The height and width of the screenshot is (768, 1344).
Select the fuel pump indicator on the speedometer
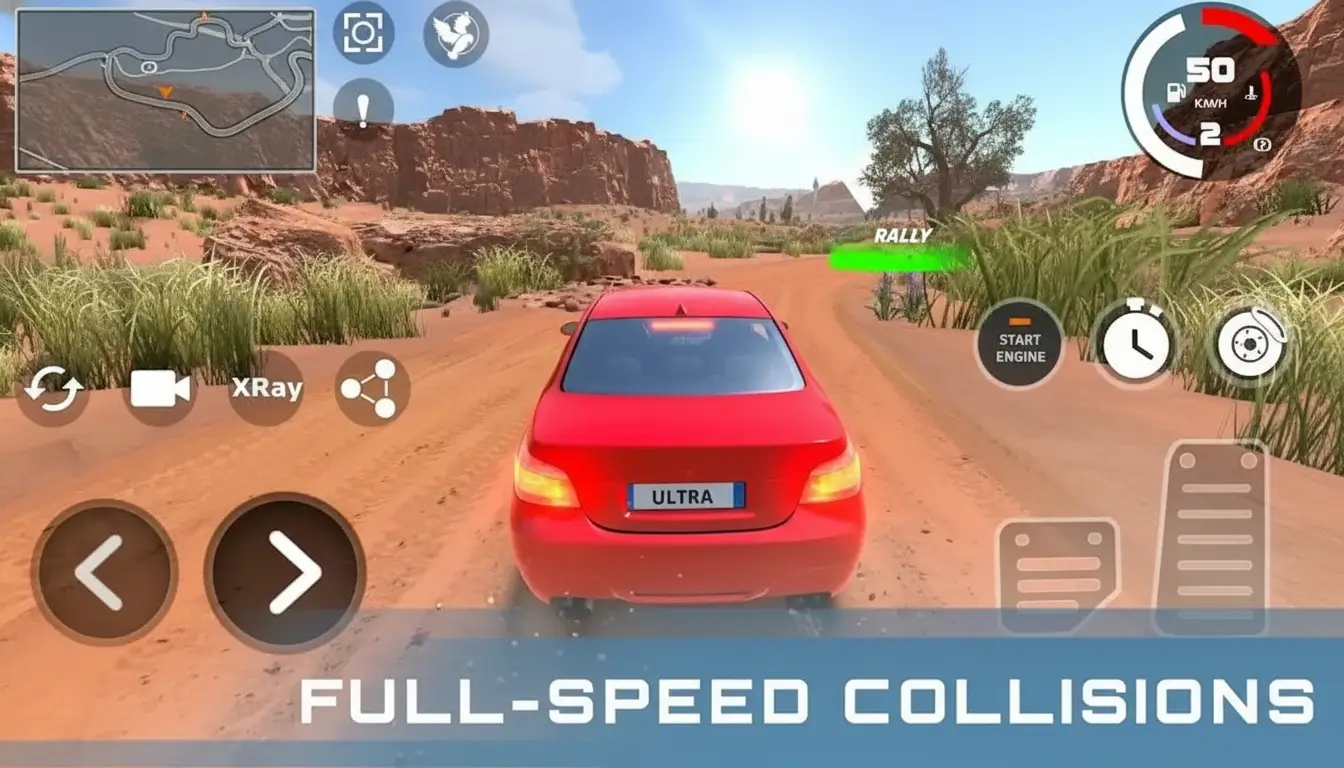pos(1175,92)
